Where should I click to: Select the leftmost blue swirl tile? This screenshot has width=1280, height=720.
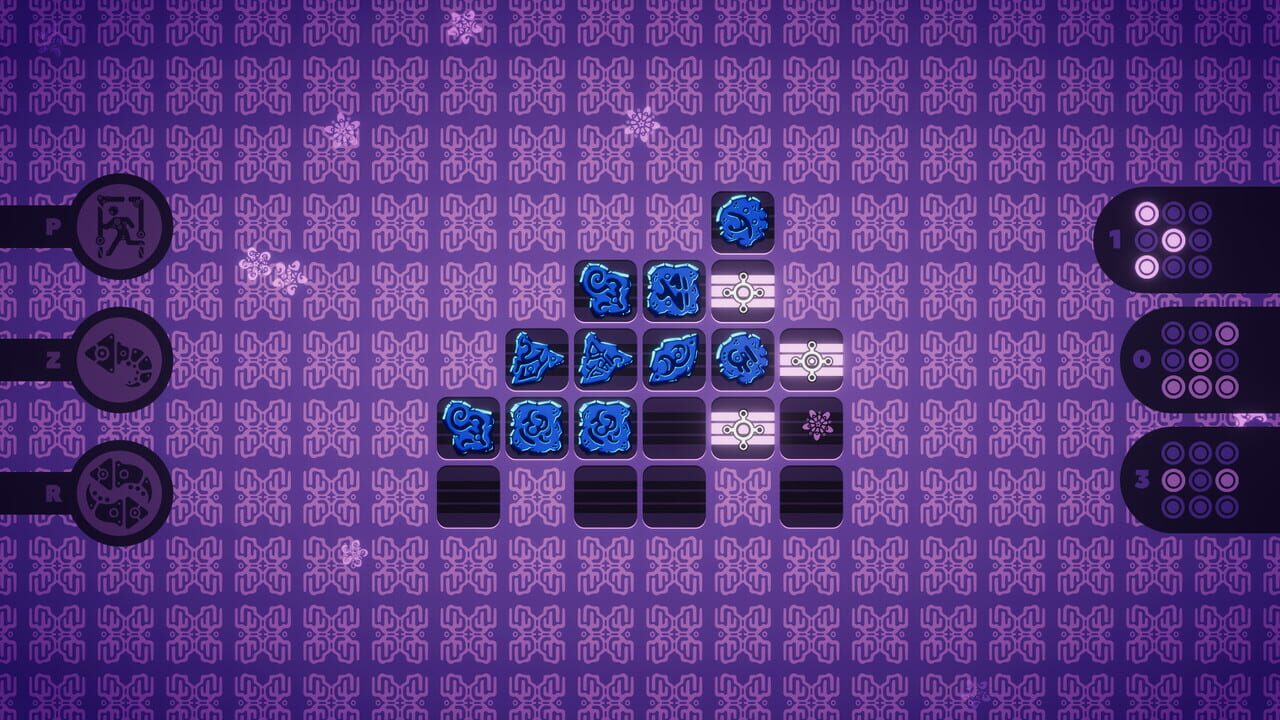click(x=471, y=428)
